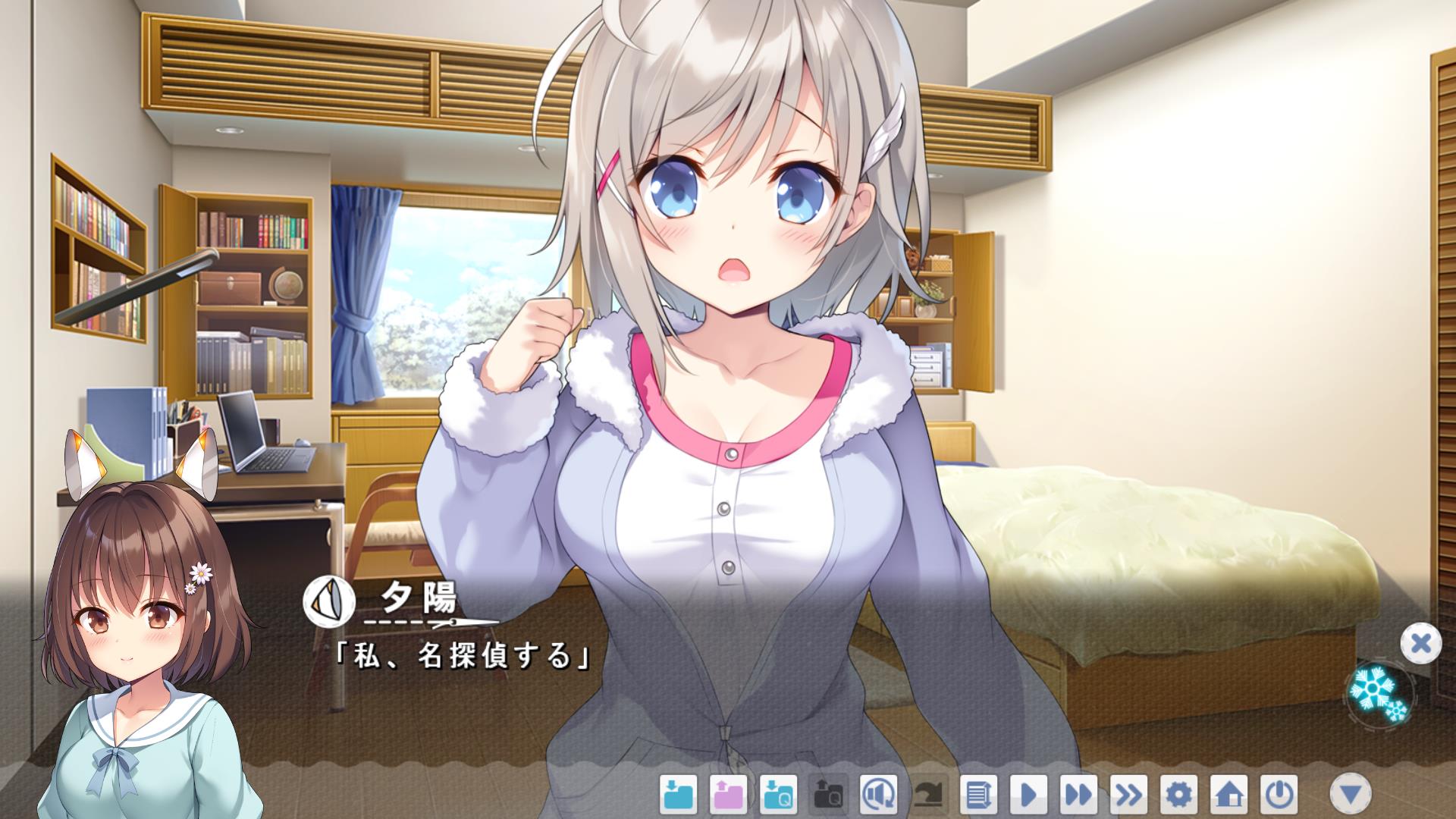Start auto-play with the single arrow

pyautogui.click(x=1028, y=795)
